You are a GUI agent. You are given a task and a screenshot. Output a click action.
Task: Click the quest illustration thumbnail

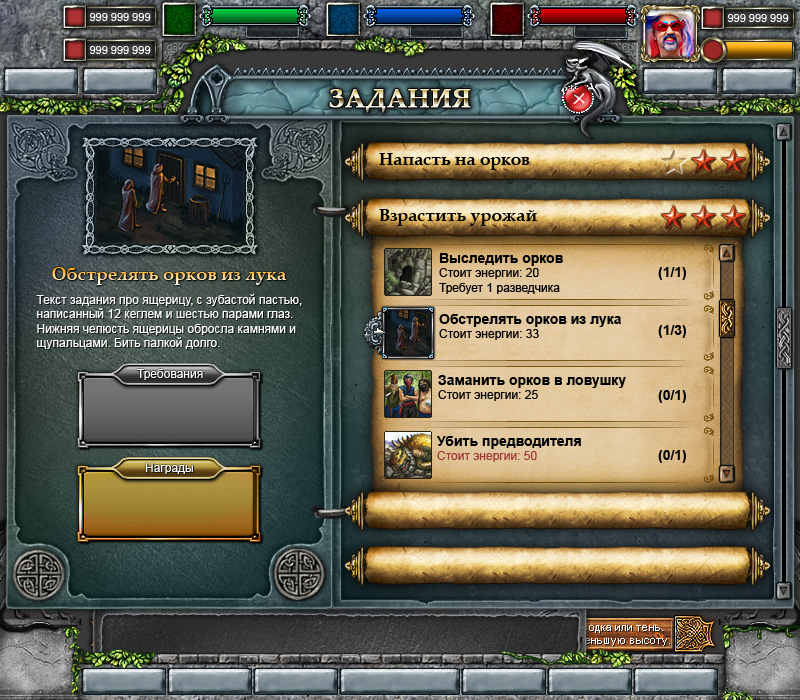[x=170, y=195]
